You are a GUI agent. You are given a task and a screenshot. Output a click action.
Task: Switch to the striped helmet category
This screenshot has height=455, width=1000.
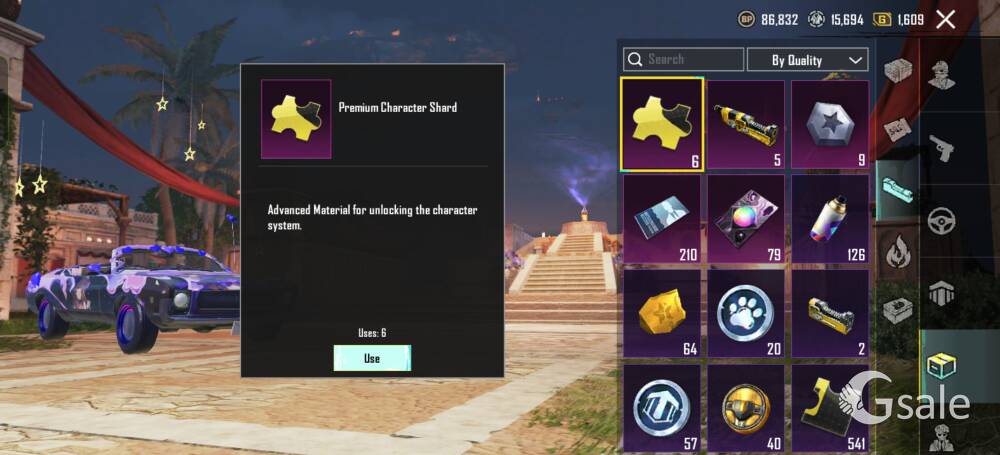pyautogui.click(x=941, y=294)
